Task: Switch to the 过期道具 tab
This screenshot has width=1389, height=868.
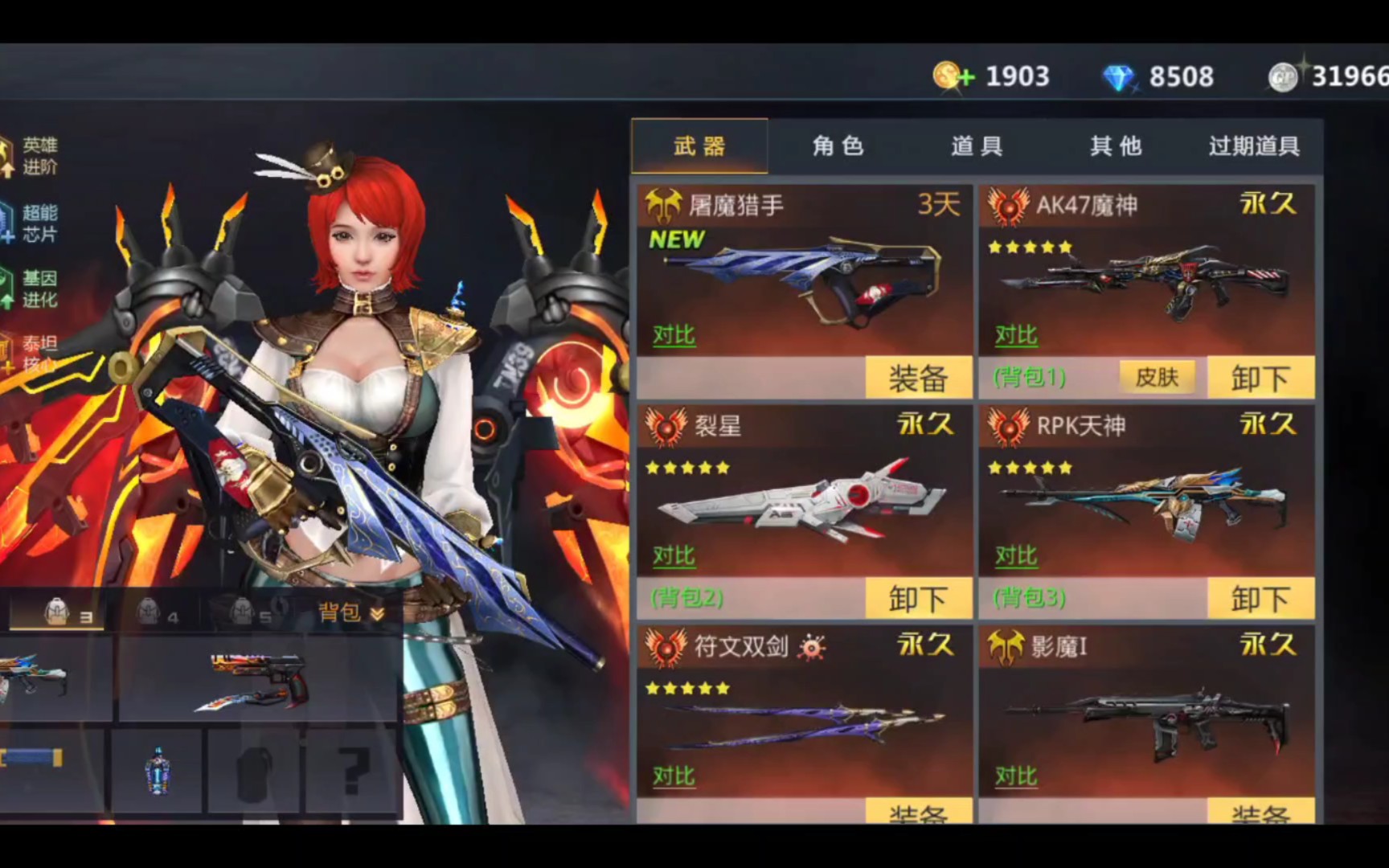Action: [1256, 146]
